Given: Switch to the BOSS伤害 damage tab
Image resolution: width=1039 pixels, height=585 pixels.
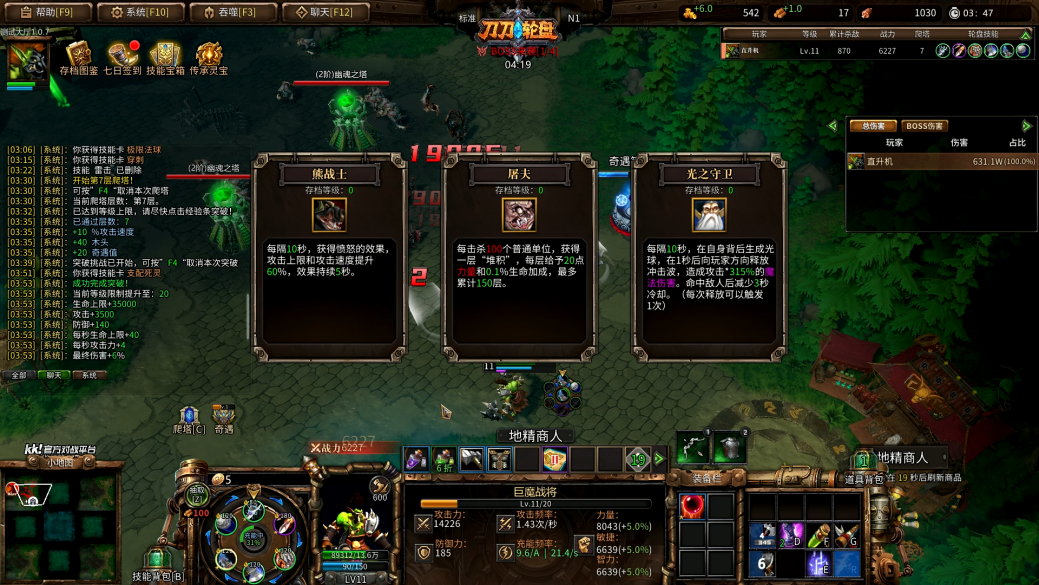Looking at the screenshot, I should [x=924, y=126].
